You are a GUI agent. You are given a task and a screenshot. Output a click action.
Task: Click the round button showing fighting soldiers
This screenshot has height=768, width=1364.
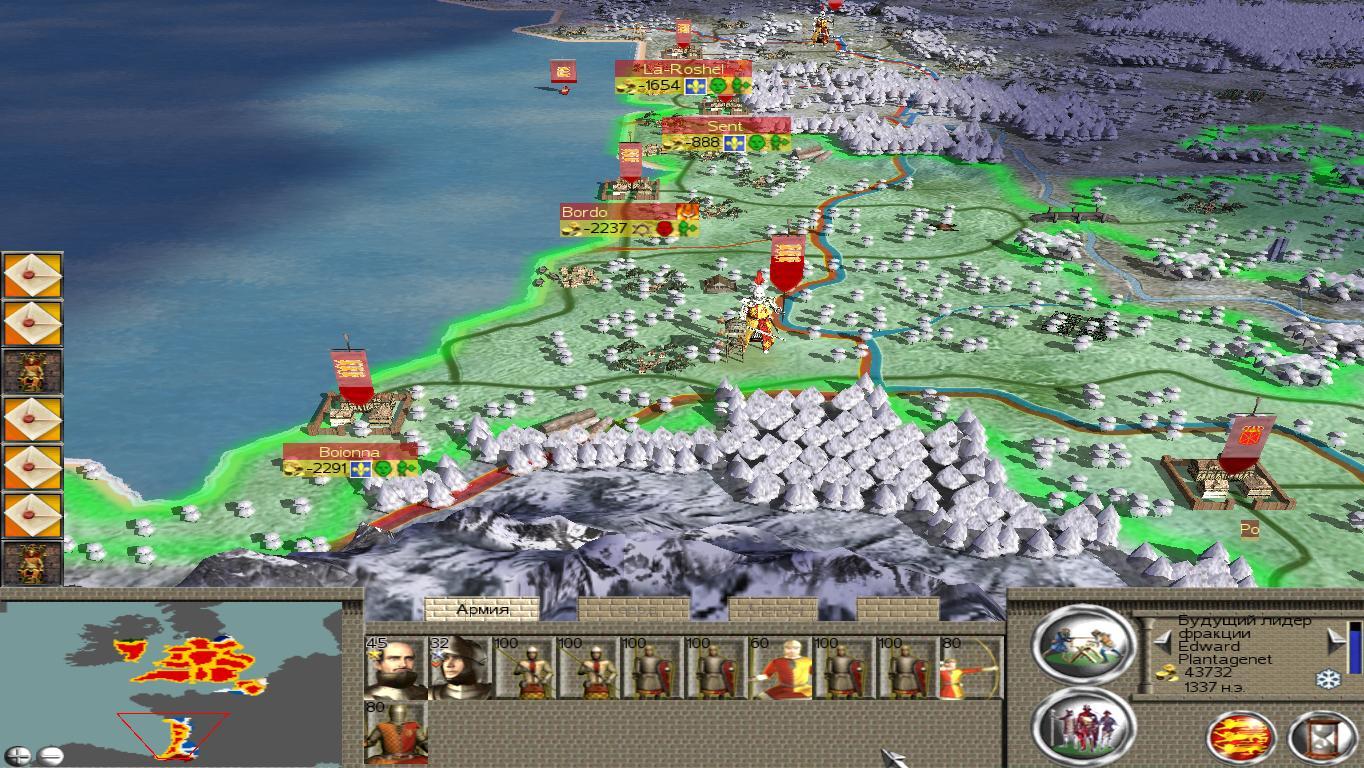tap(1083, 643)
